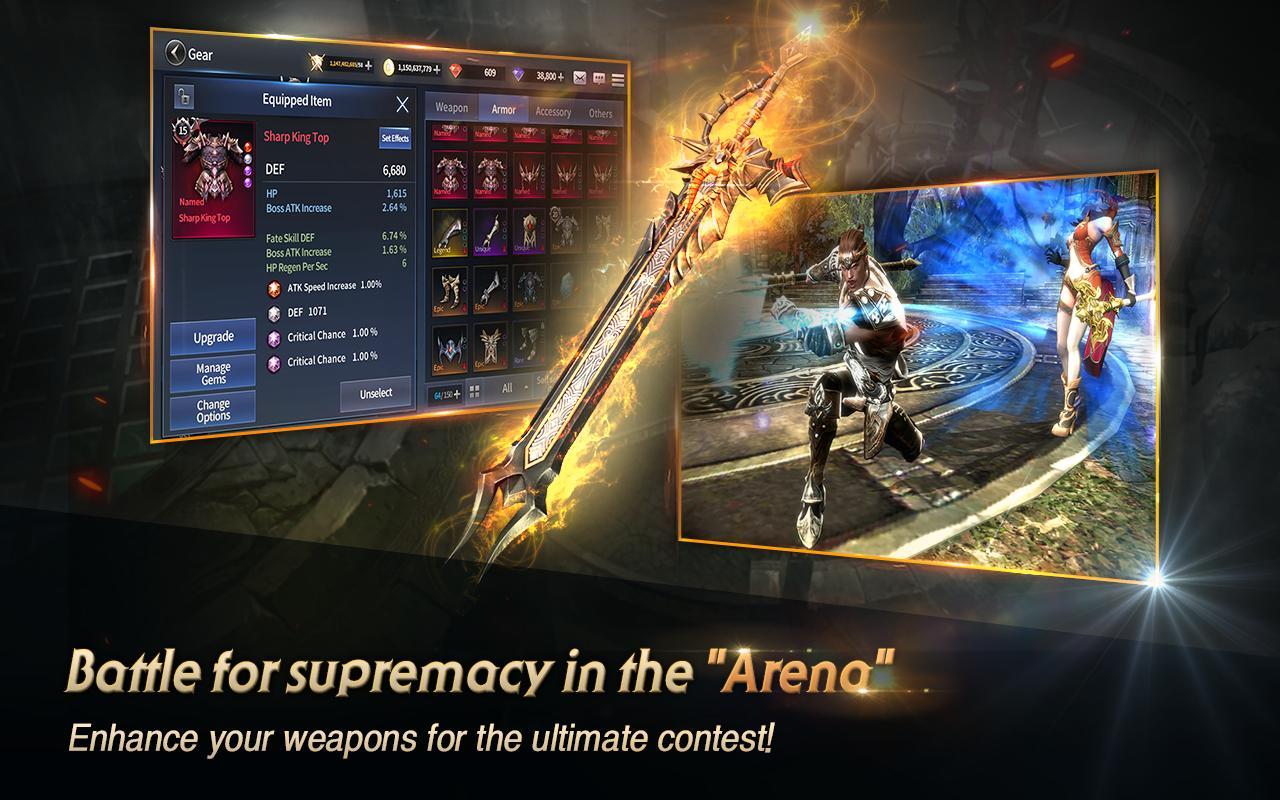Open the hamburger menu icon
Viewport: 1280px width, 800px height.
click(x=618, y=79)
